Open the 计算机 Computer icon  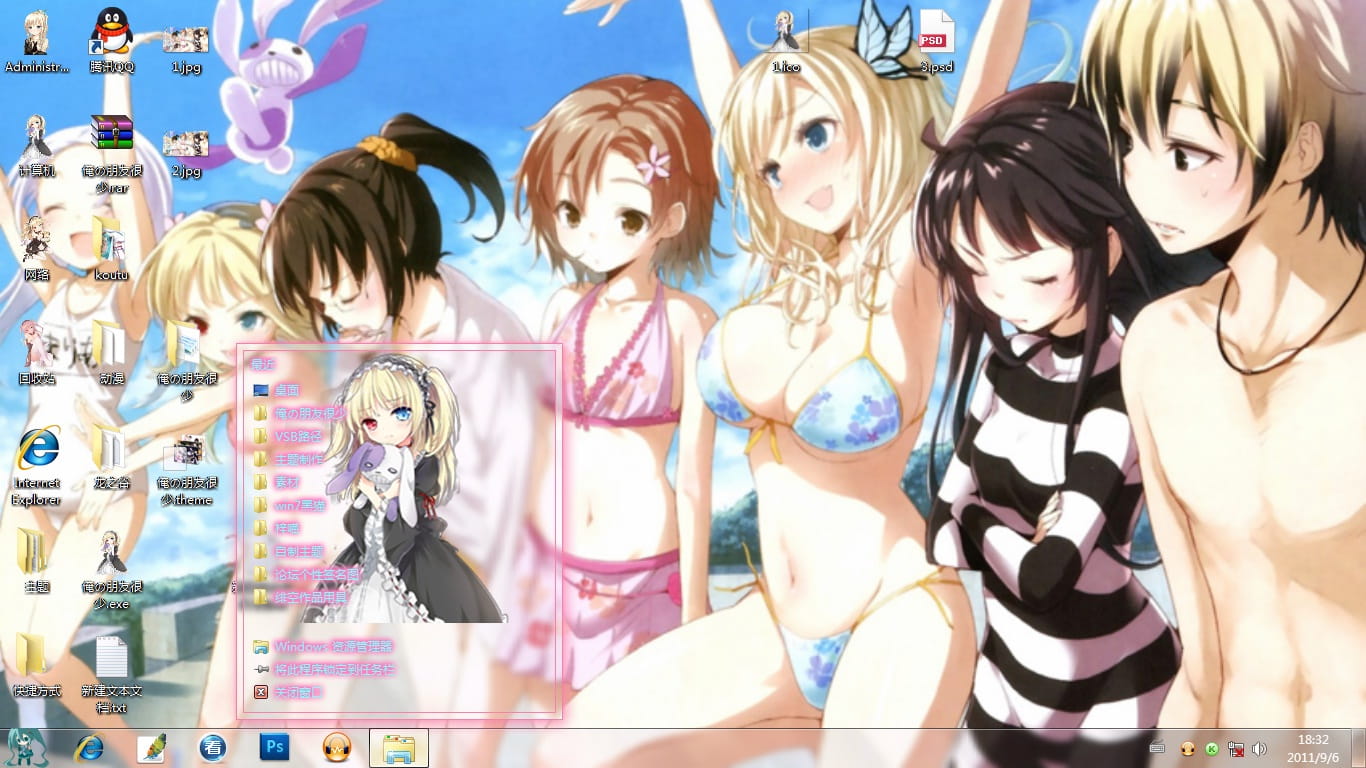point(35,130)
